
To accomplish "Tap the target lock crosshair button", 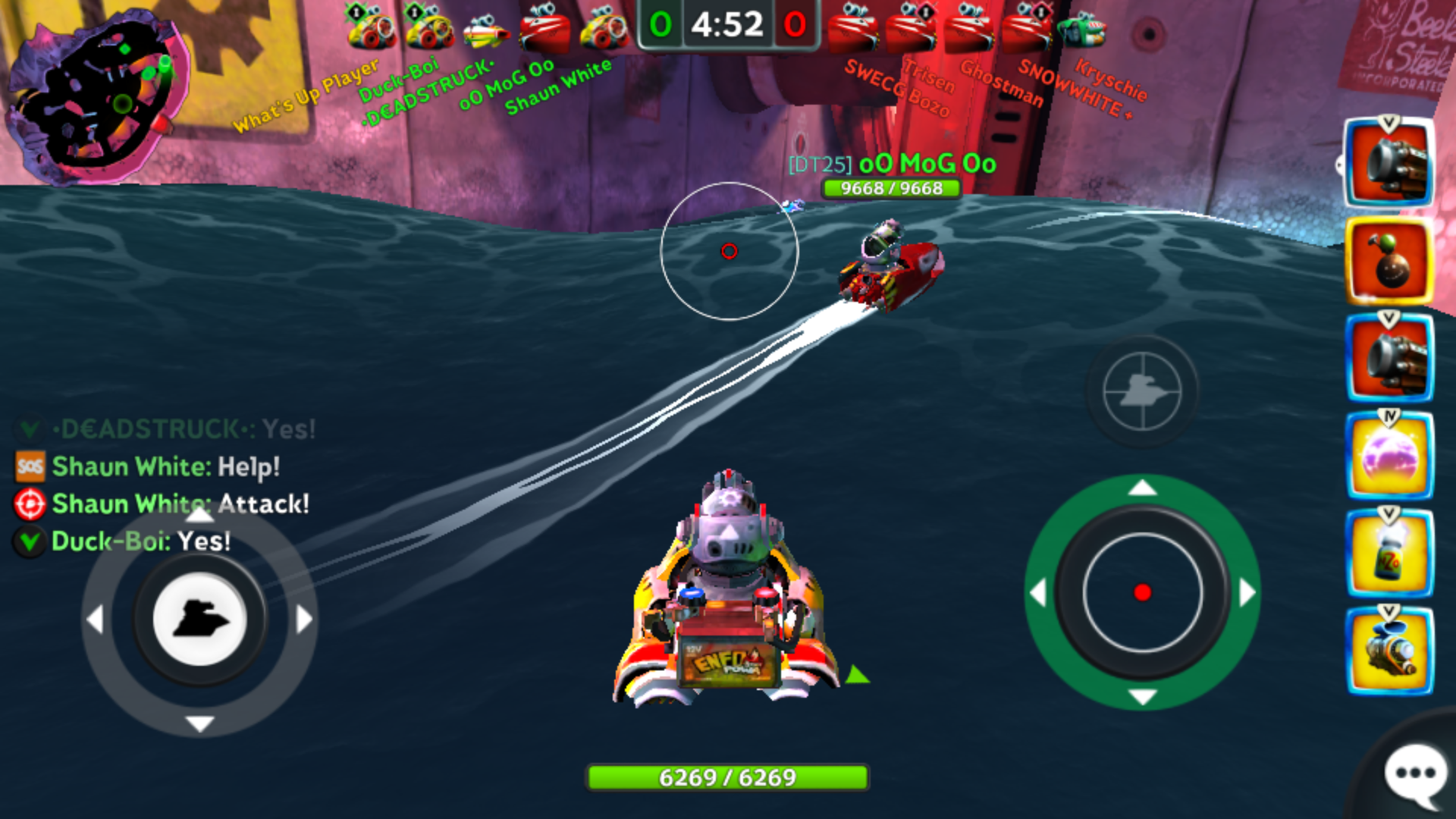I will [1141, 391].
